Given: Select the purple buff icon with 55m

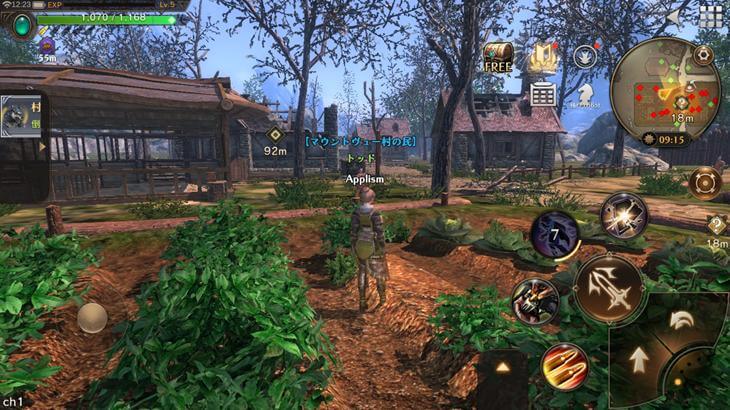Looking at the screenshot, I should (47, 46).
